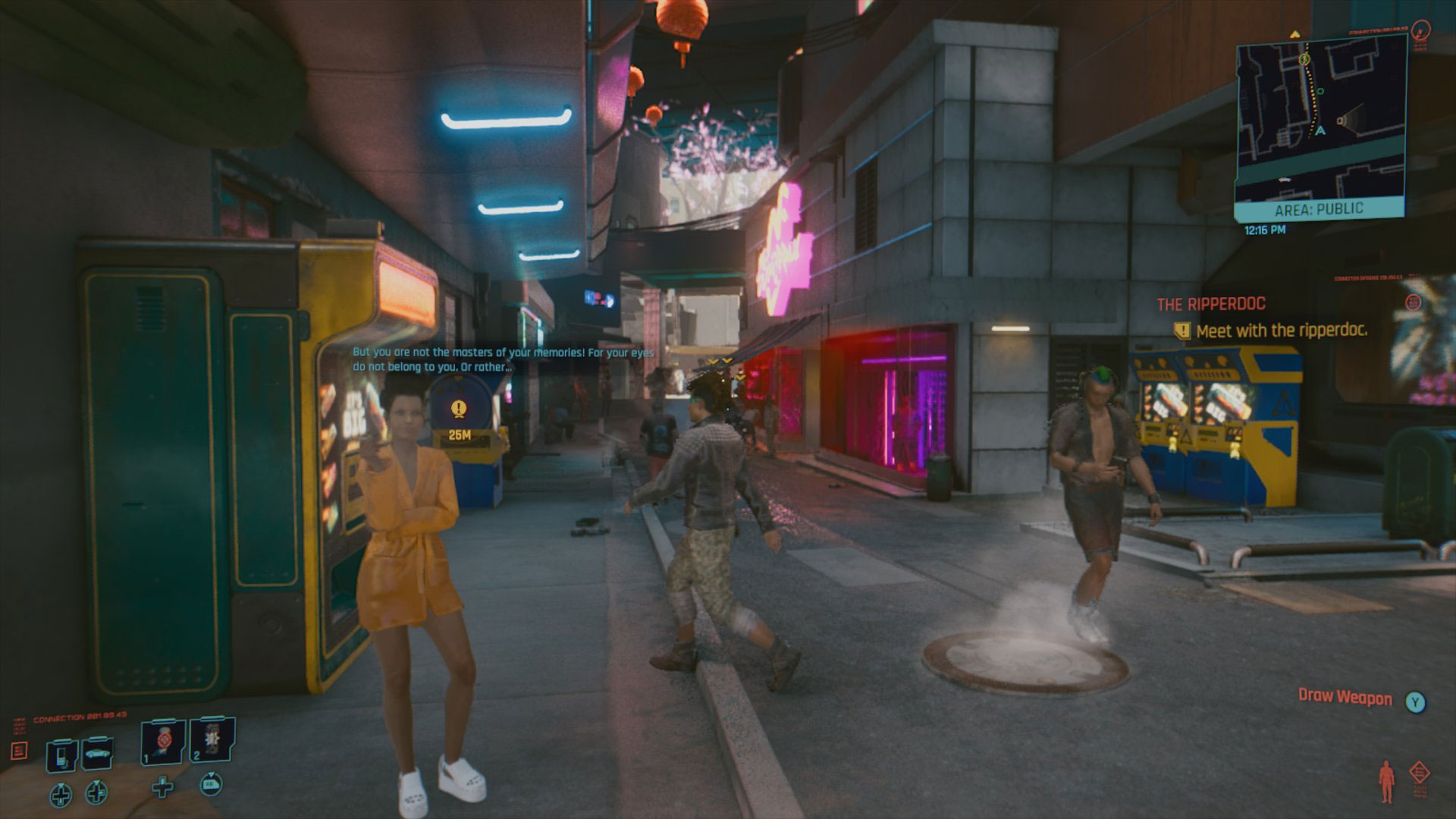Select the phone quick-access slot
Screen dimensions: 1456x819
(61, 755)
